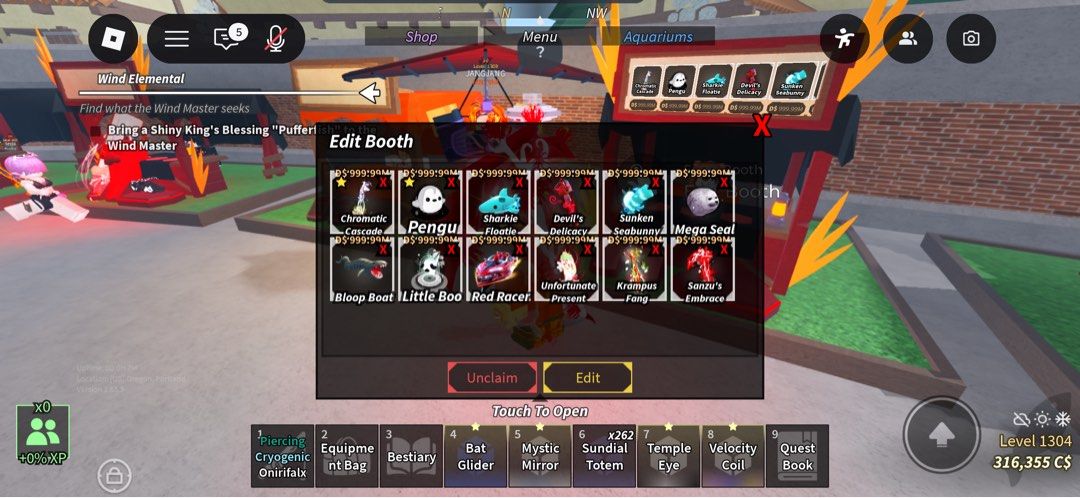Select Sanzu's Embrace in the booth

(x=704, y=270)
